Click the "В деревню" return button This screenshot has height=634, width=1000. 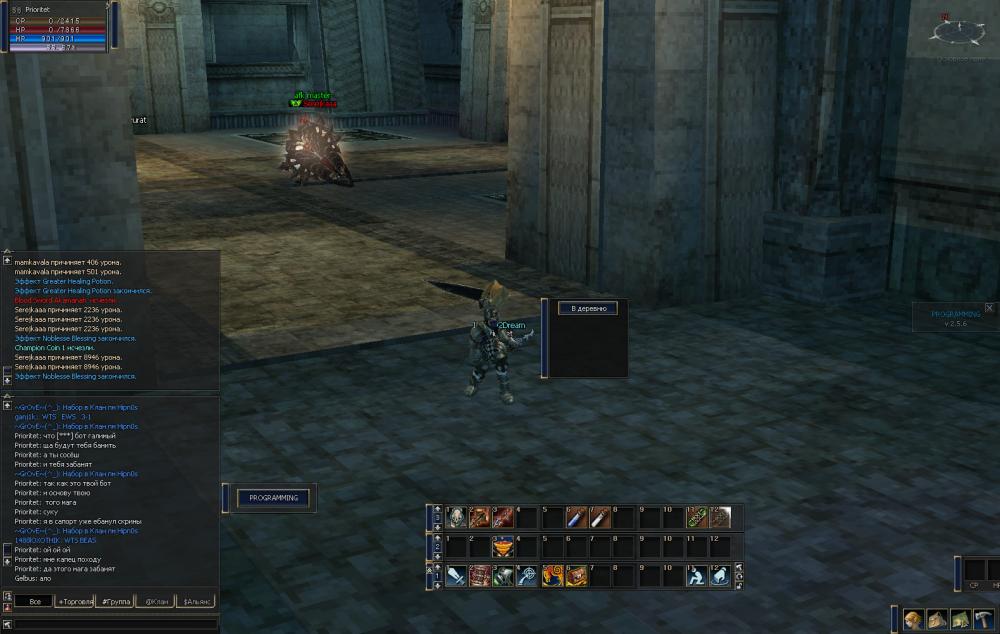588,309
